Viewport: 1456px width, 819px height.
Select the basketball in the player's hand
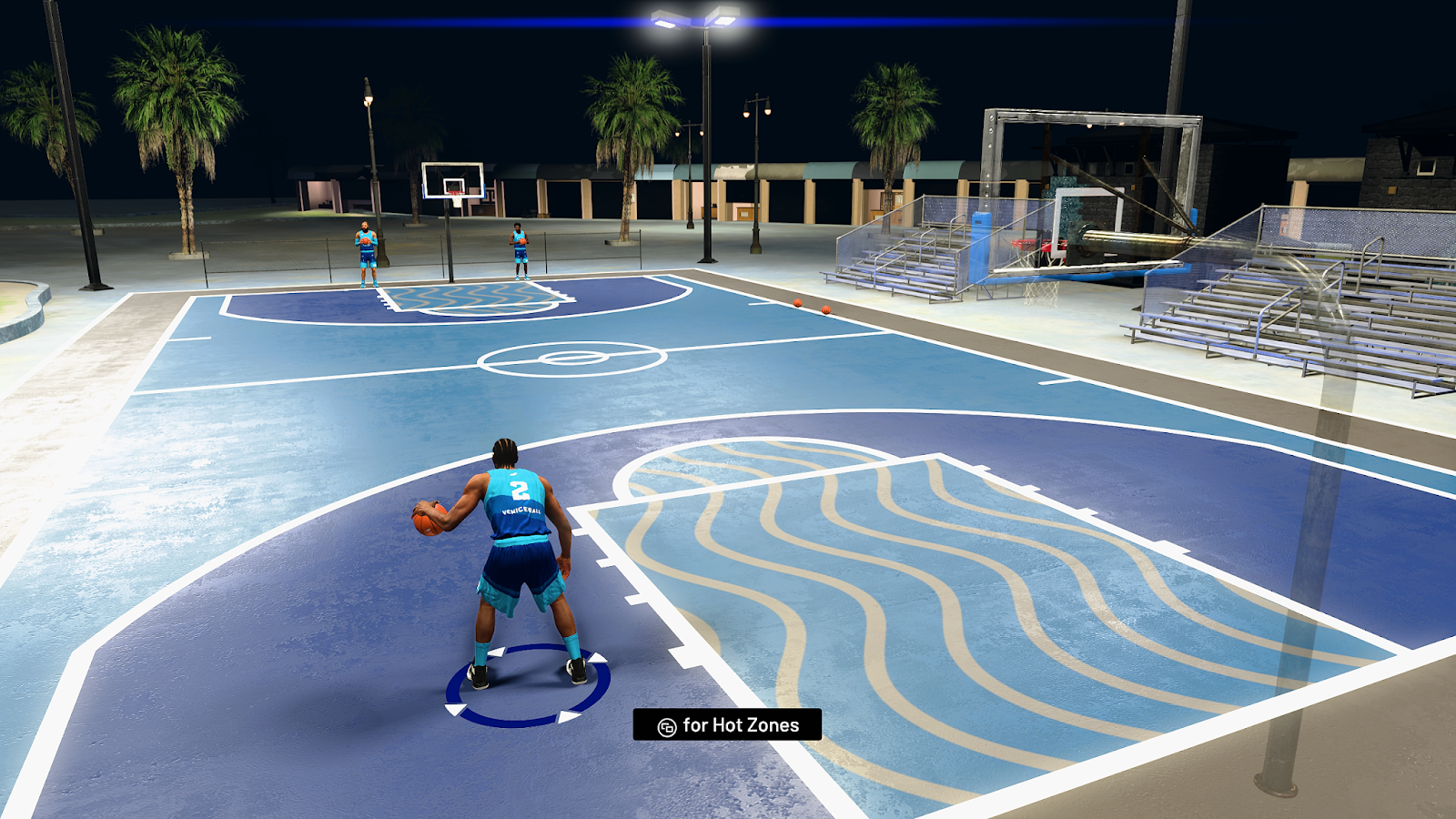(427, 518)
